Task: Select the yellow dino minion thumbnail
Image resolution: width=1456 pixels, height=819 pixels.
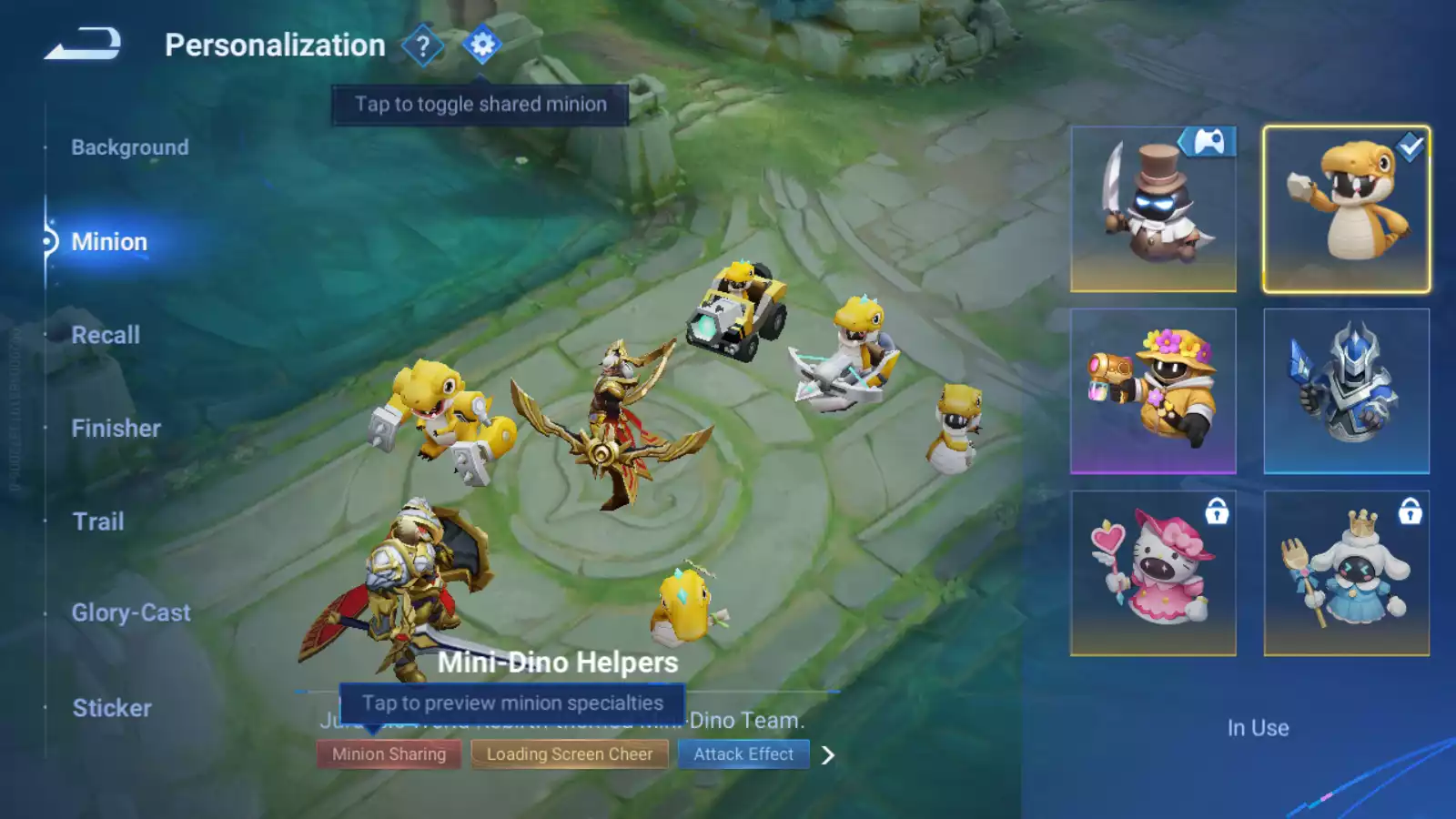Action: pyautogui.click(x=1346, y=209)
